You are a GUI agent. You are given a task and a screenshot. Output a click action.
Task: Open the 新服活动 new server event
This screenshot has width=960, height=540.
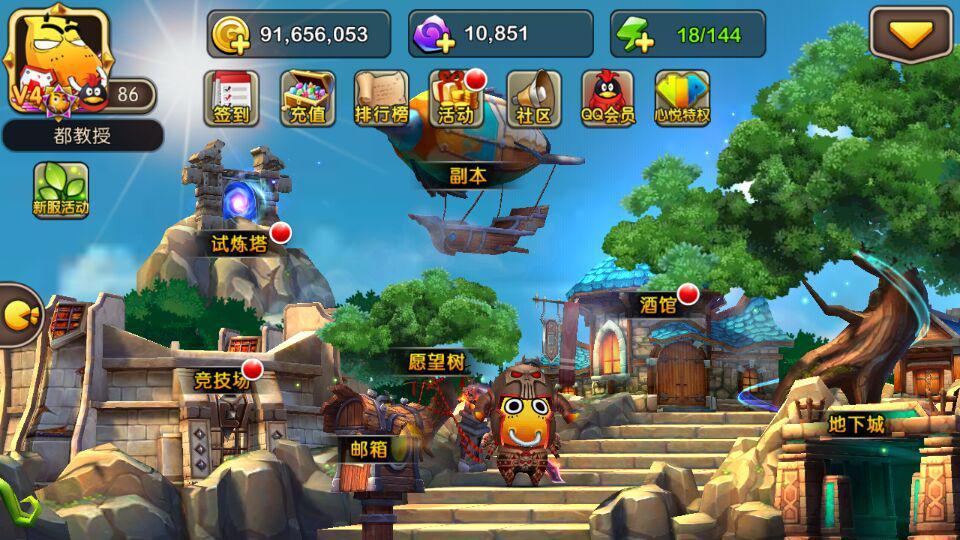[61, 190]
